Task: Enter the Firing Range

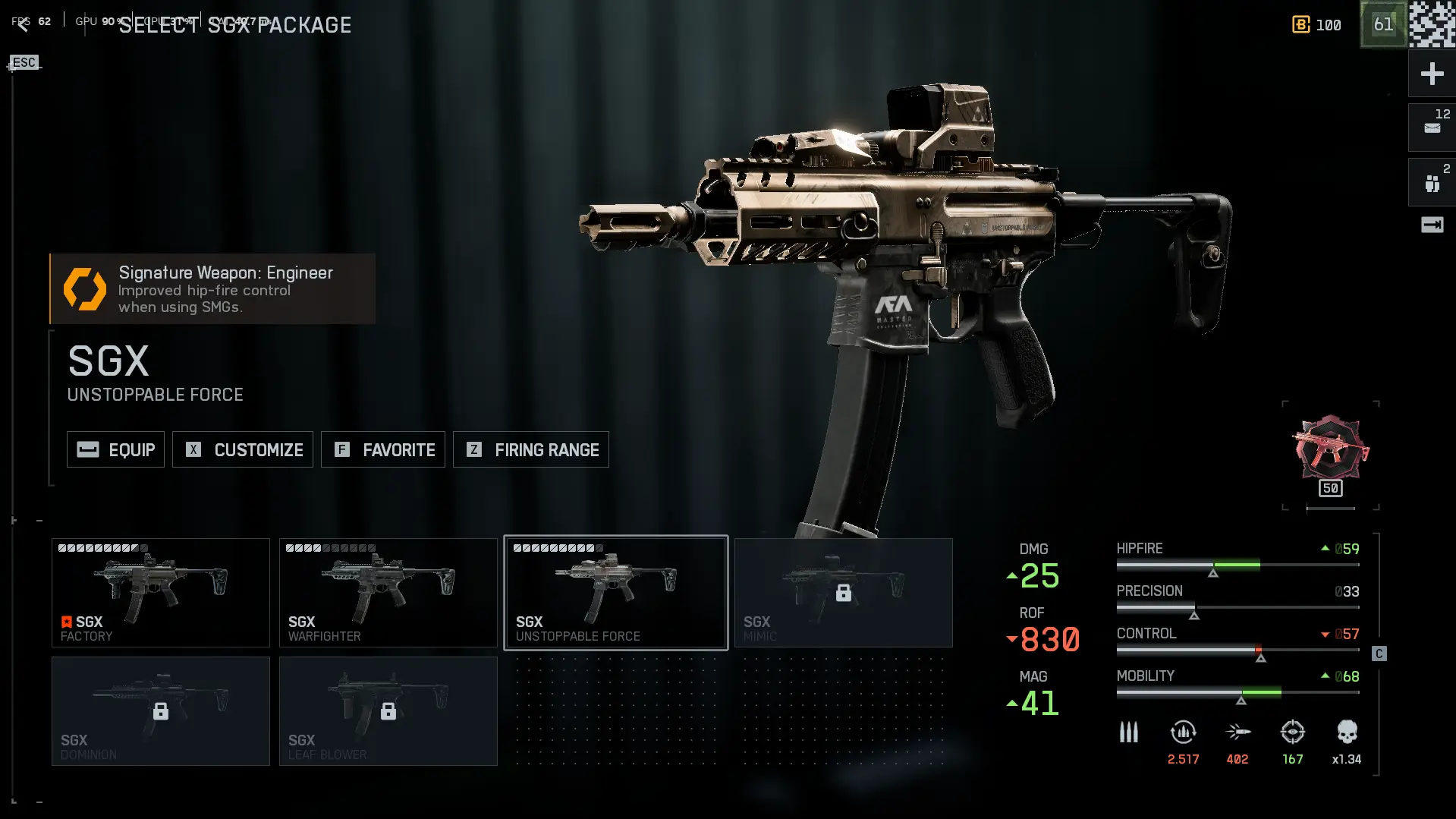Action: [531, 449]
